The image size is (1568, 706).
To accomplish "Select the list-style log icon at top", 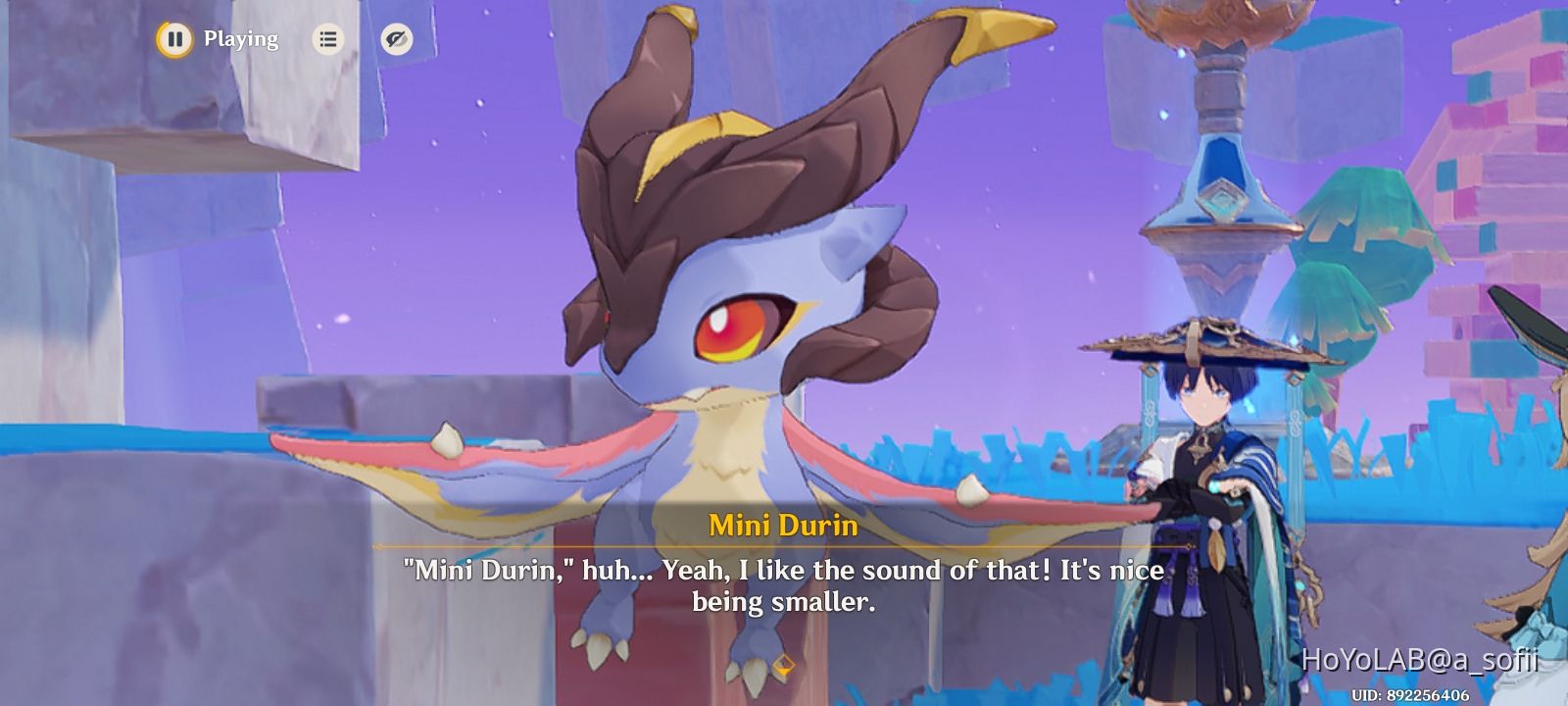I will click(327, 38).
